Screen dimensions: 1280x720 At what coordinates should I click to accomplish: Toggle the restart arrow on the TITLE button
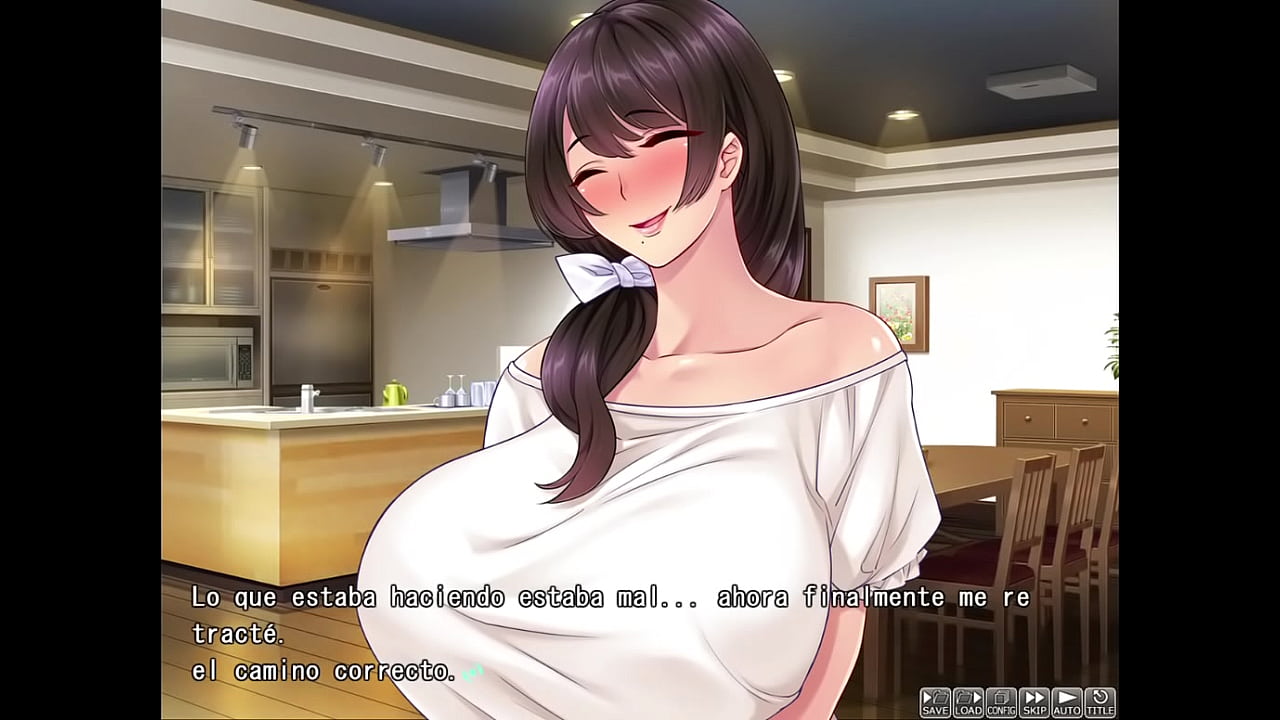[x=1100, y=696]
